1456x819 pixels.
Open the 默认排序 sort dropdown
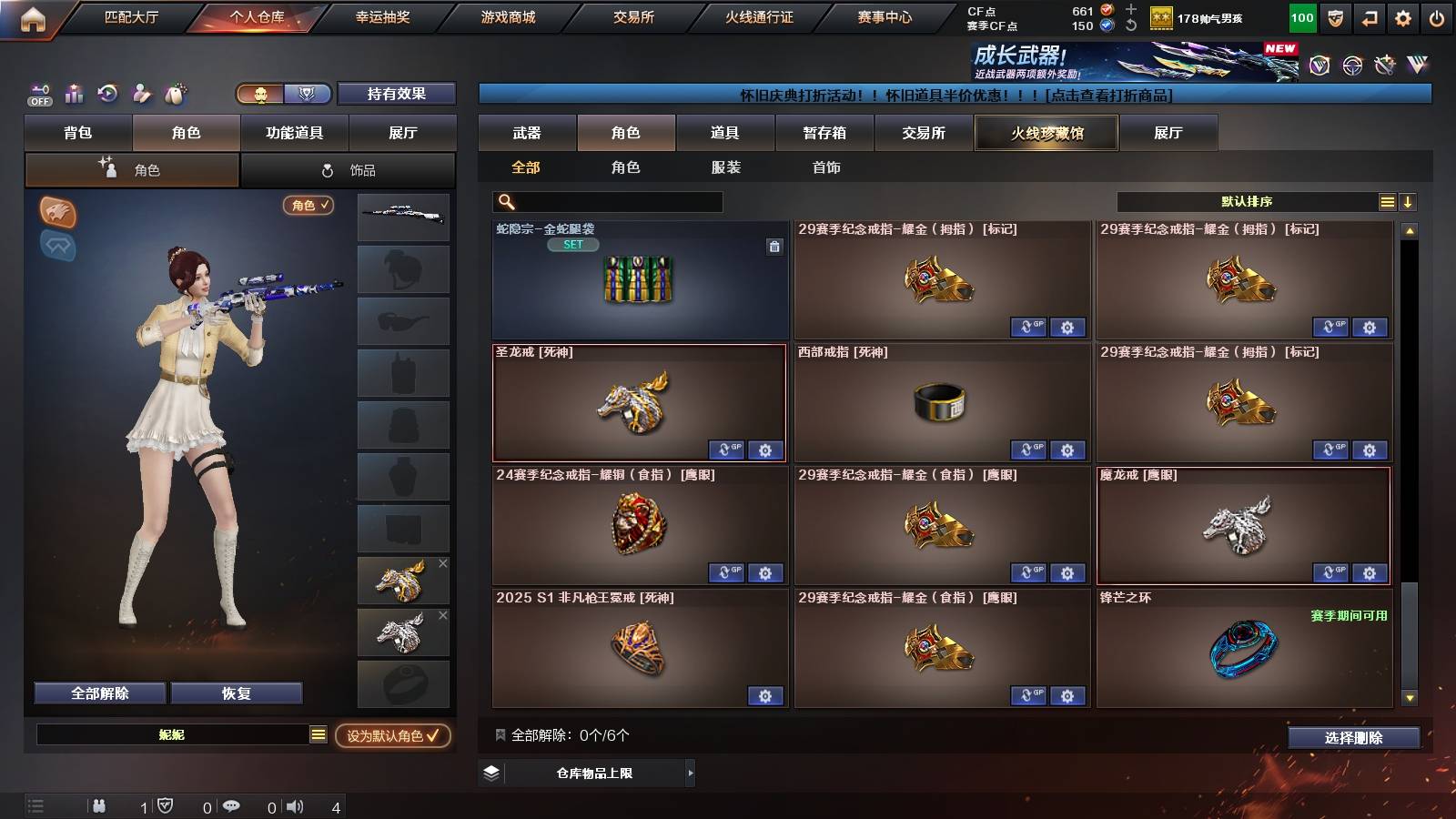pos(1247,201)
